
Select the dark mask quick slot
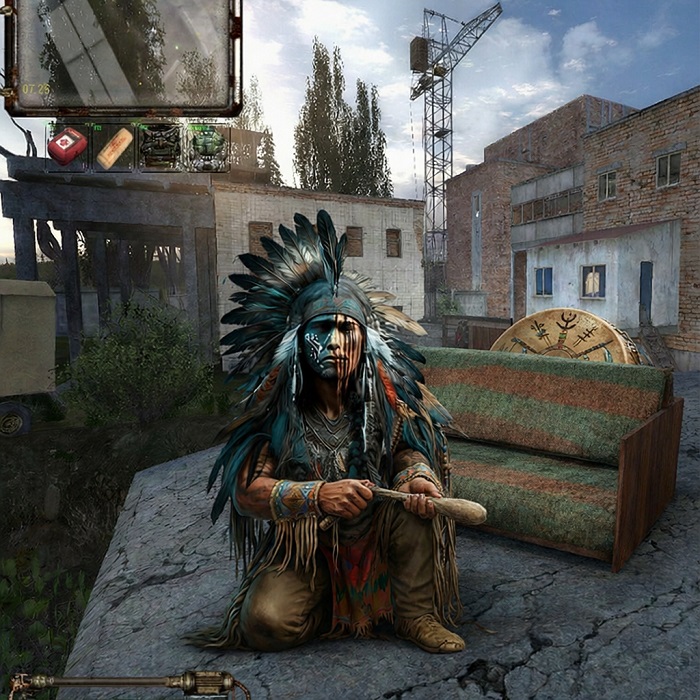click(x=160, y=146)
